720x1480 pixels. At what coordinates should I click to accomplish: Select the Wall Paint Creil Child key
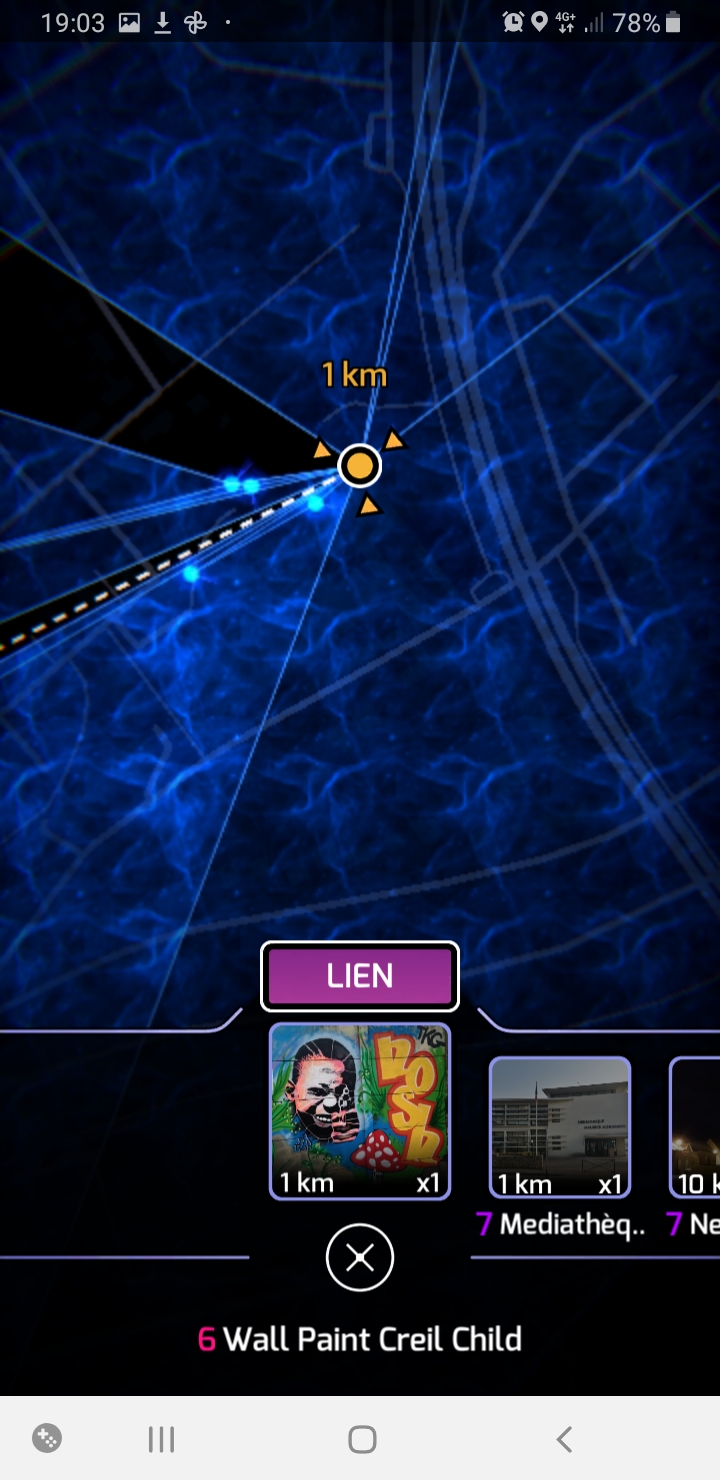coord(360,1110)
